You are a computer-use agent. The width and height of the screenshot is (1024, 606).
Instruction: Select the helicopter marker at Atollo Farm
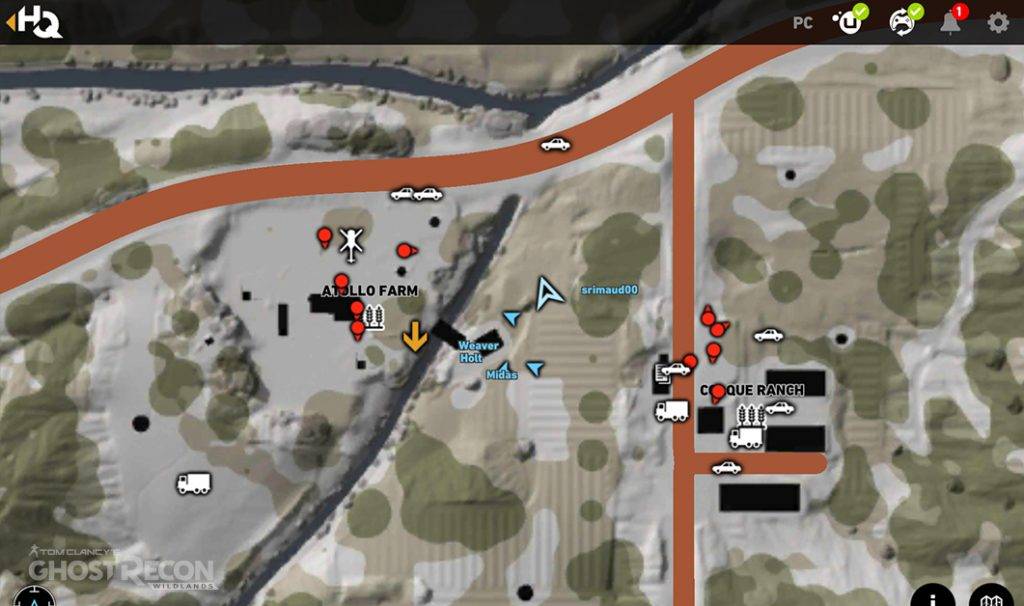(x=350, y=240)
